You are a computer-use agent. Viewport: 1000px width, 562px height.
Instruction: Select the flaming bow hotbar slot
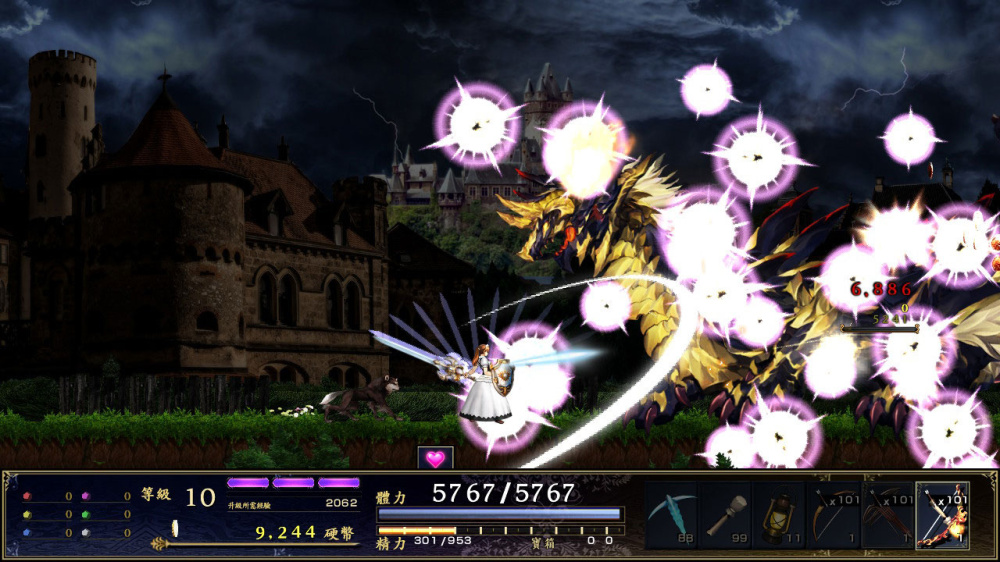click(942, 515)
